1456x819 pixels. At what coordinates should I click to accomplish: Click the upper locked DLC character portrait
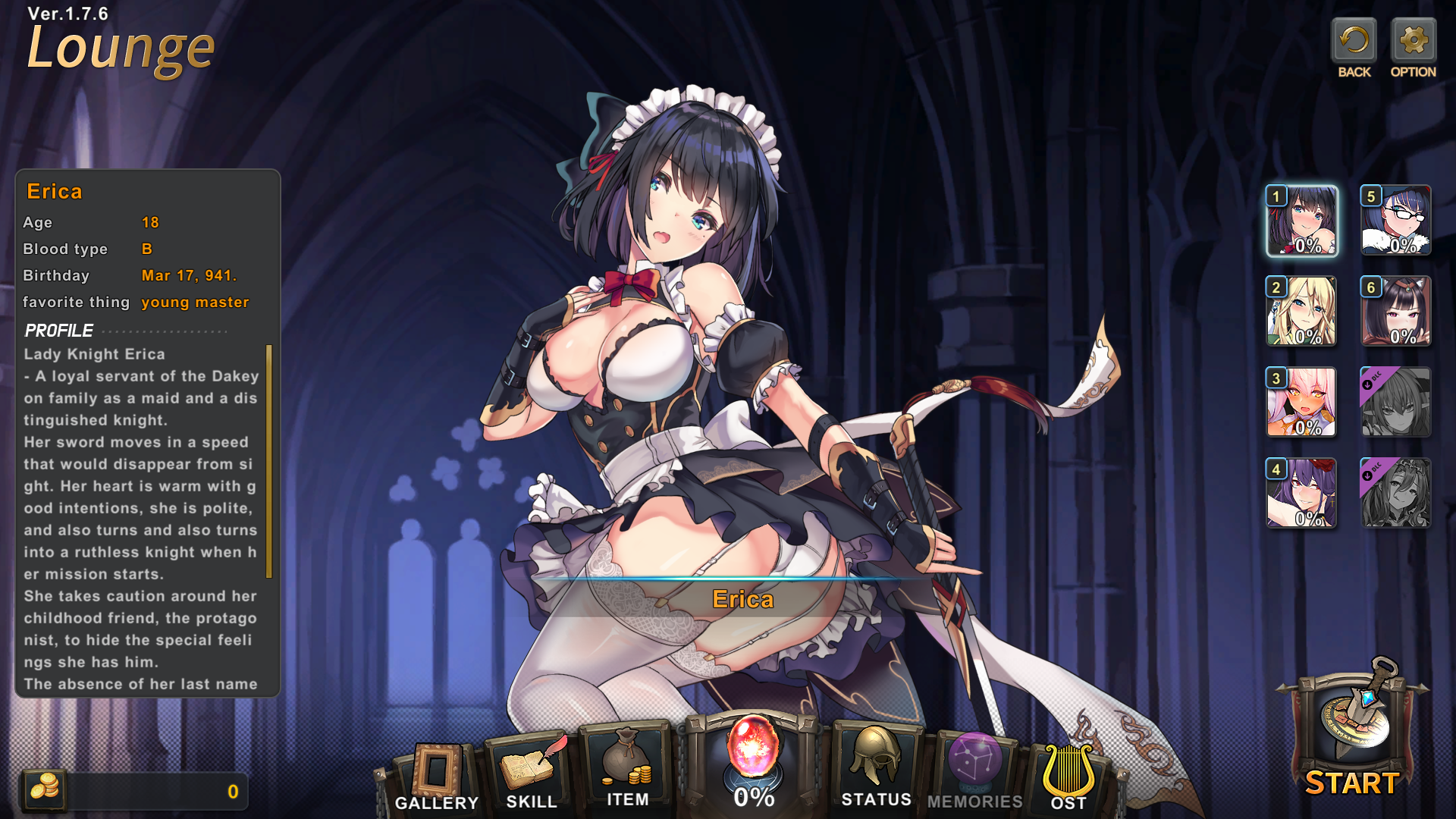click(1396, 402)
